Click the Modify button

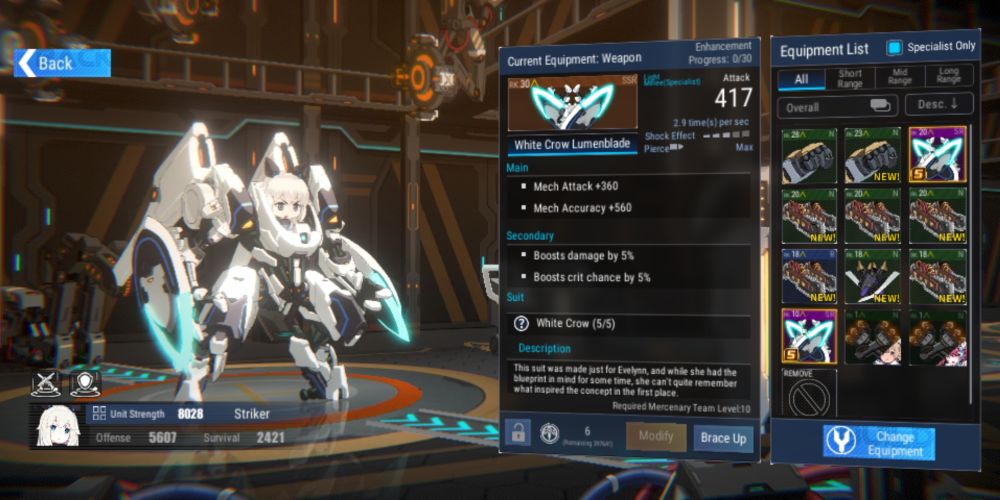click(x=656, y=438)
